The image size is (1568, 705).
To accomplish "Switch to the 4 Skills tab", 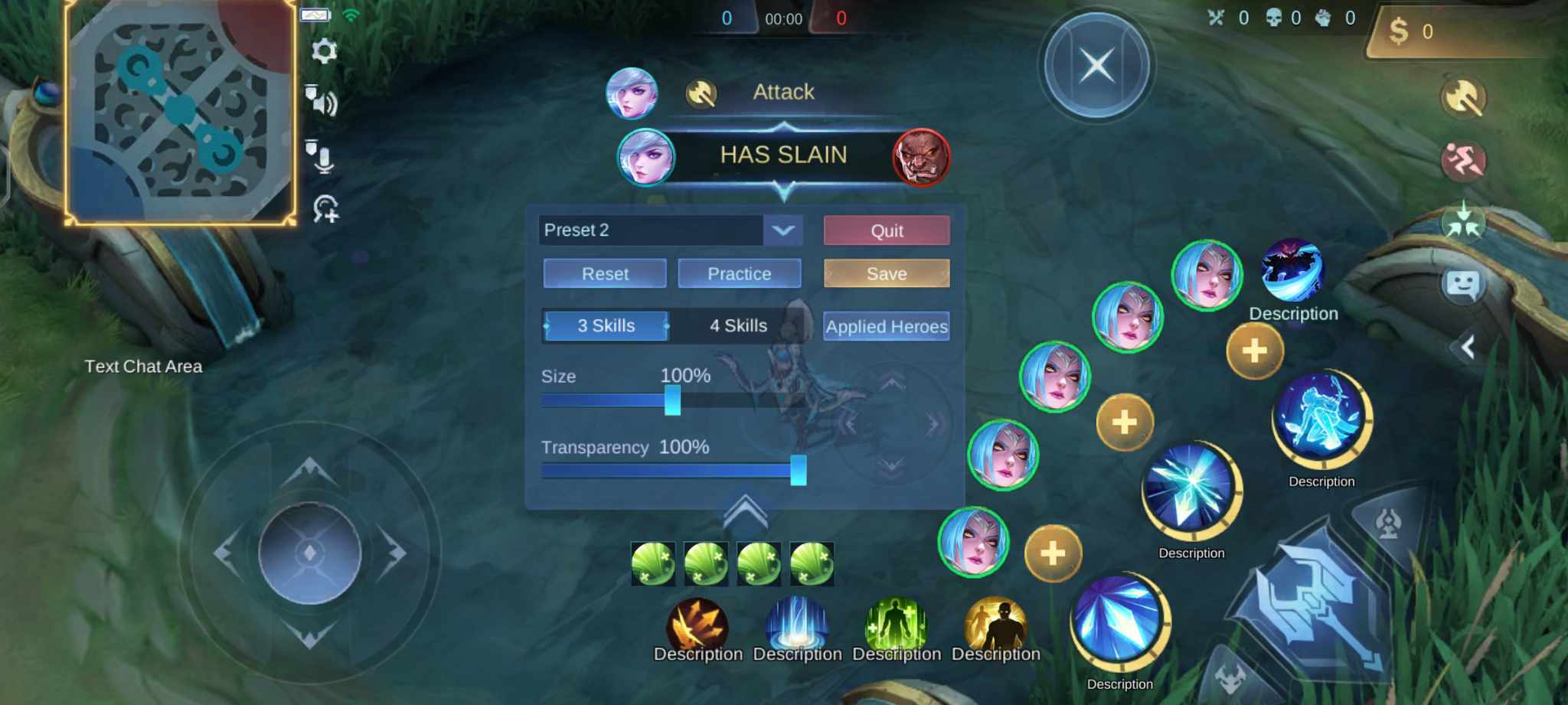I will 737,325.
